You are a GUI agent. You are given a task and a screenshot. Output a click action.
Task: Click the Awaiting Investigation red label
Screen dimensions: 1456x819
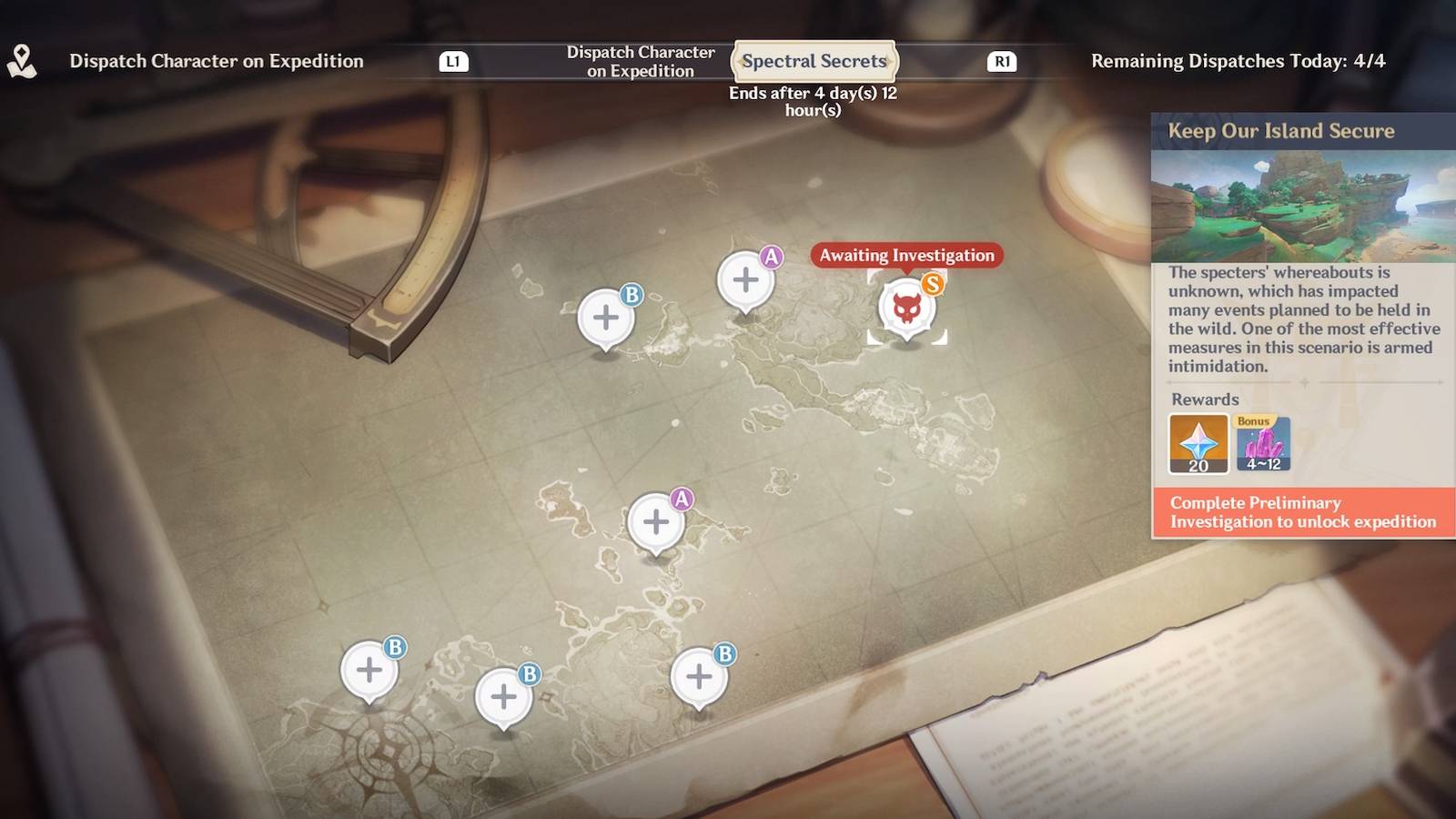click(905, 256)
